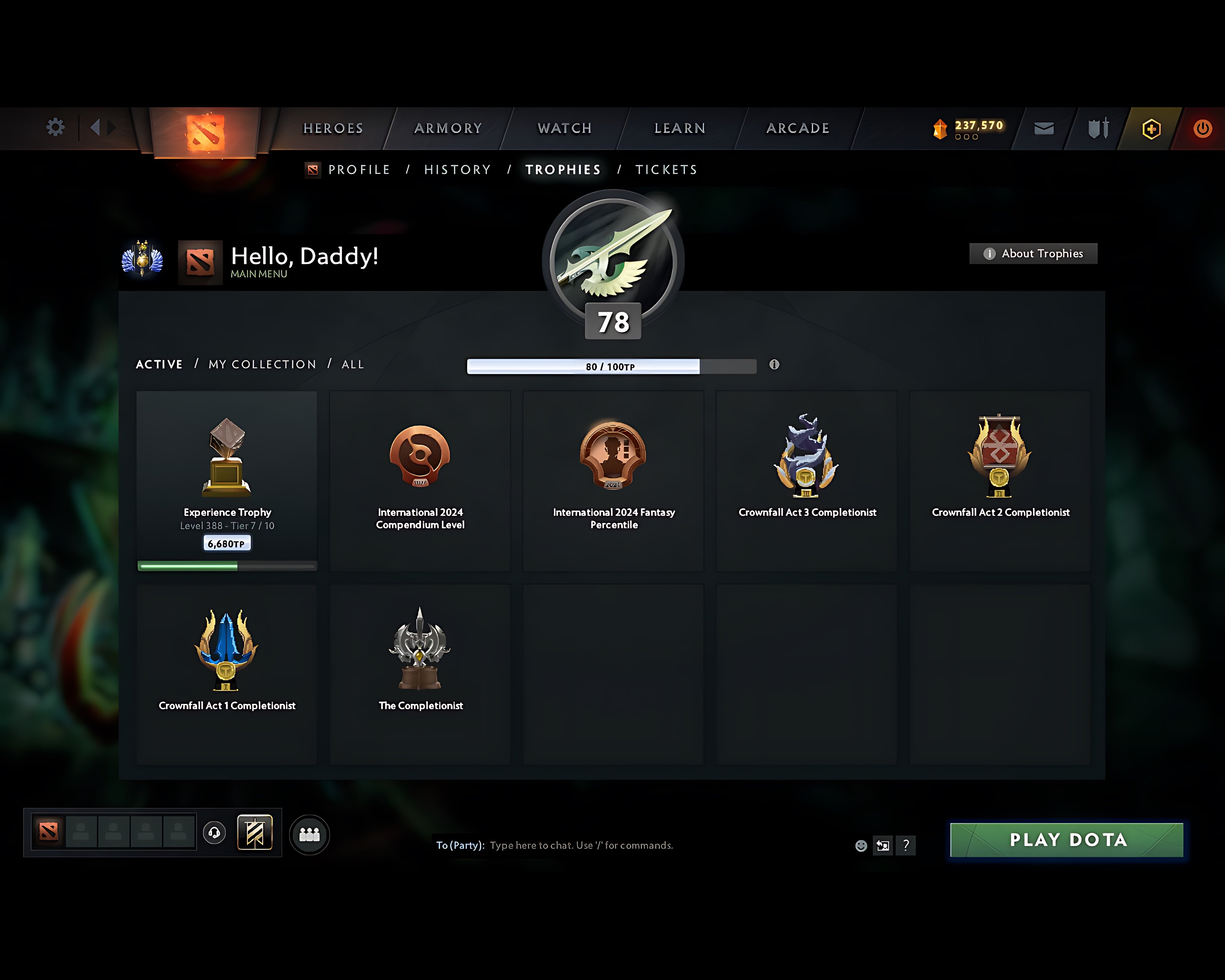Open the mail inbox envelope
Viewport: 1225px width, 980px height.
pos(1043,128)
